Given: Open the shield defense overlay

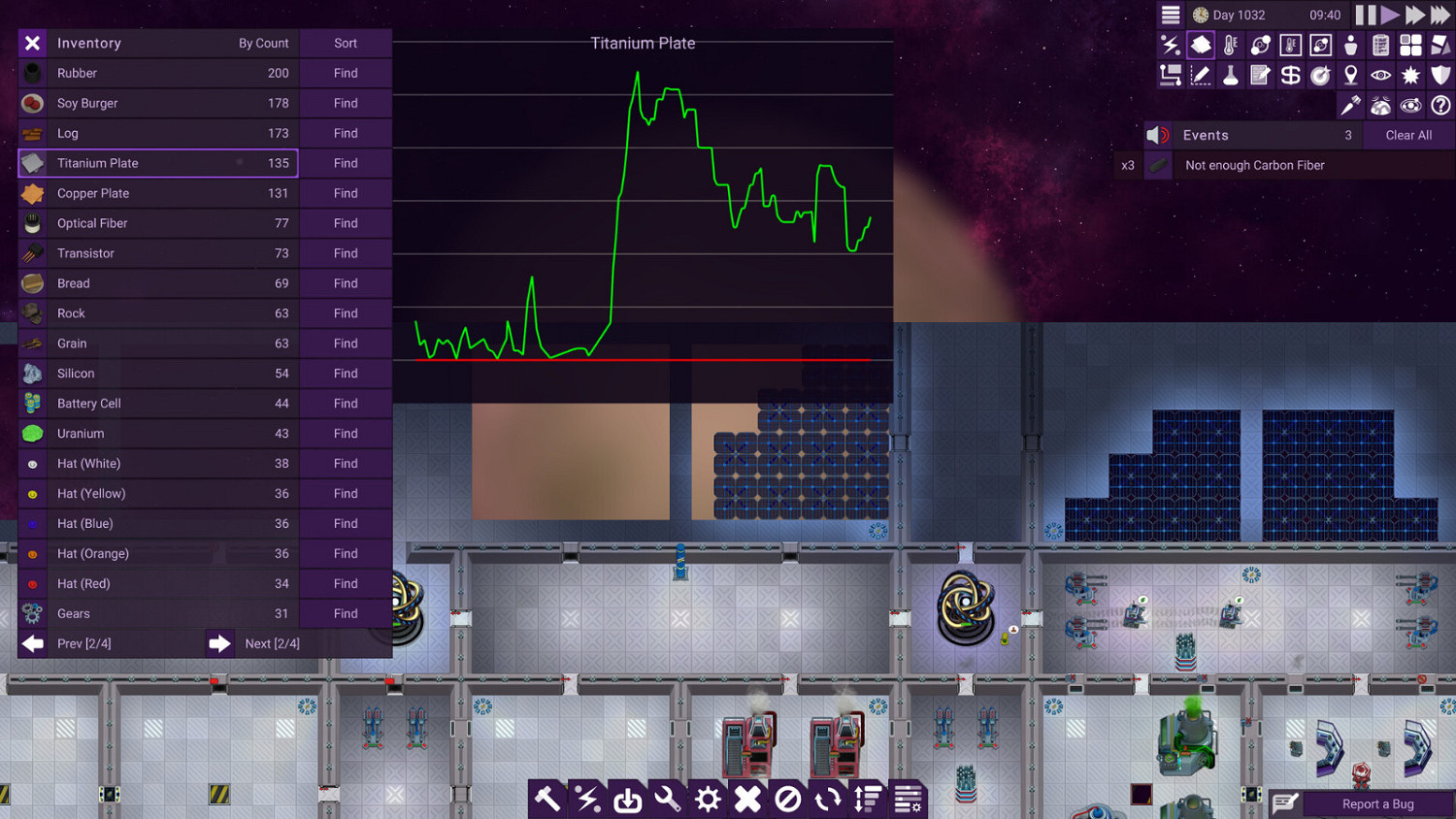Looking at the screenshot, I should [x=1439, y=74].
